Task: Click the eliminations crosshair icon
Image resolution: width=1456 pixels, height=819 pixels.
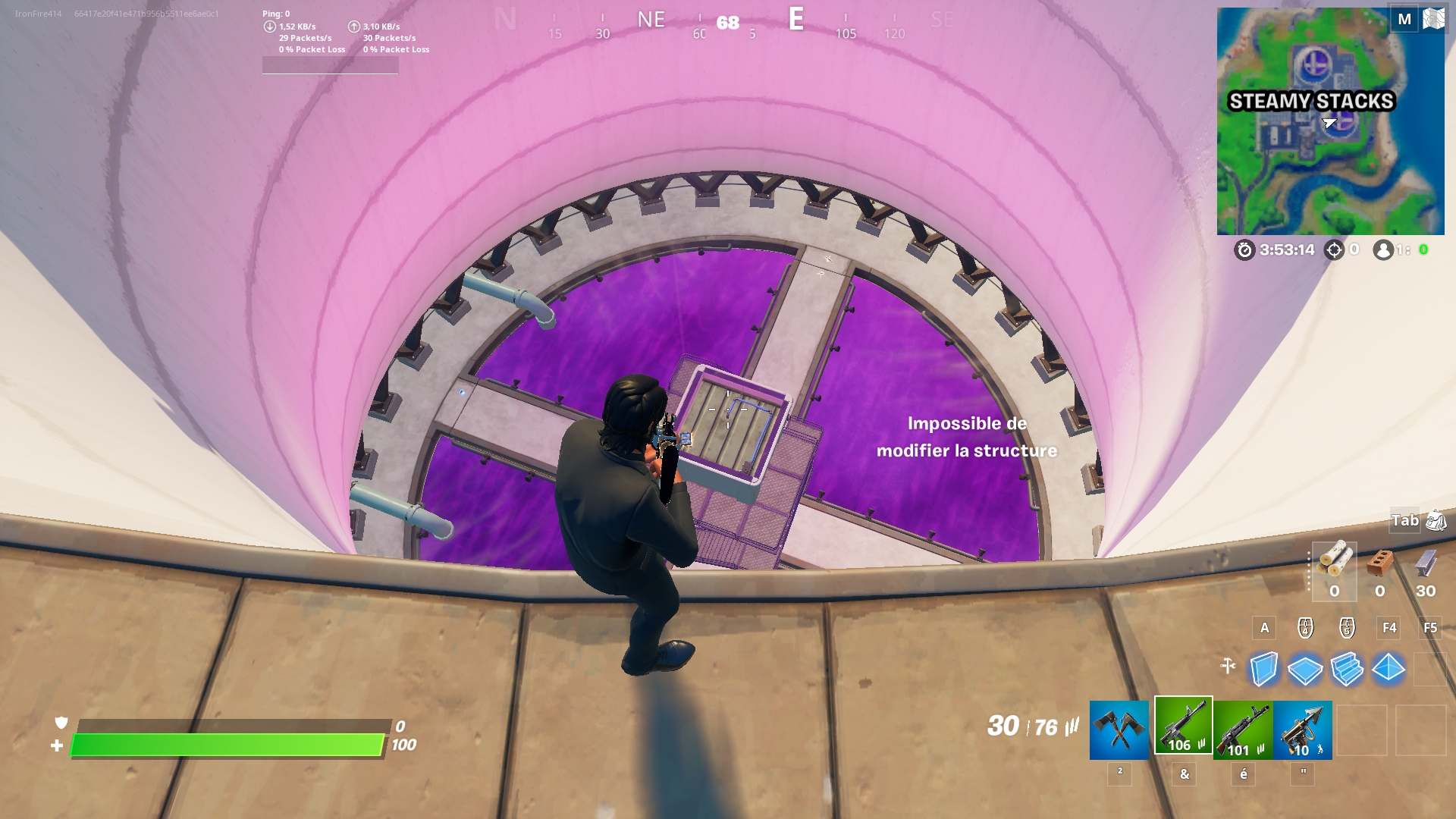Action: coord(1332,249)
